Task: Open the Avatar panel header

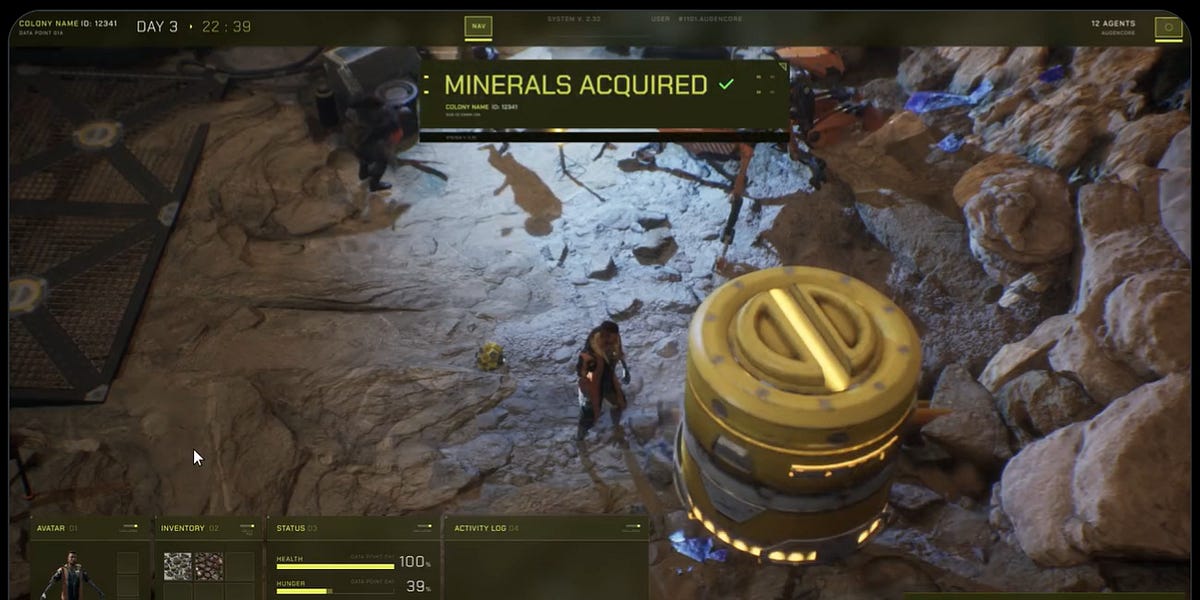Action: pos(57,528)
